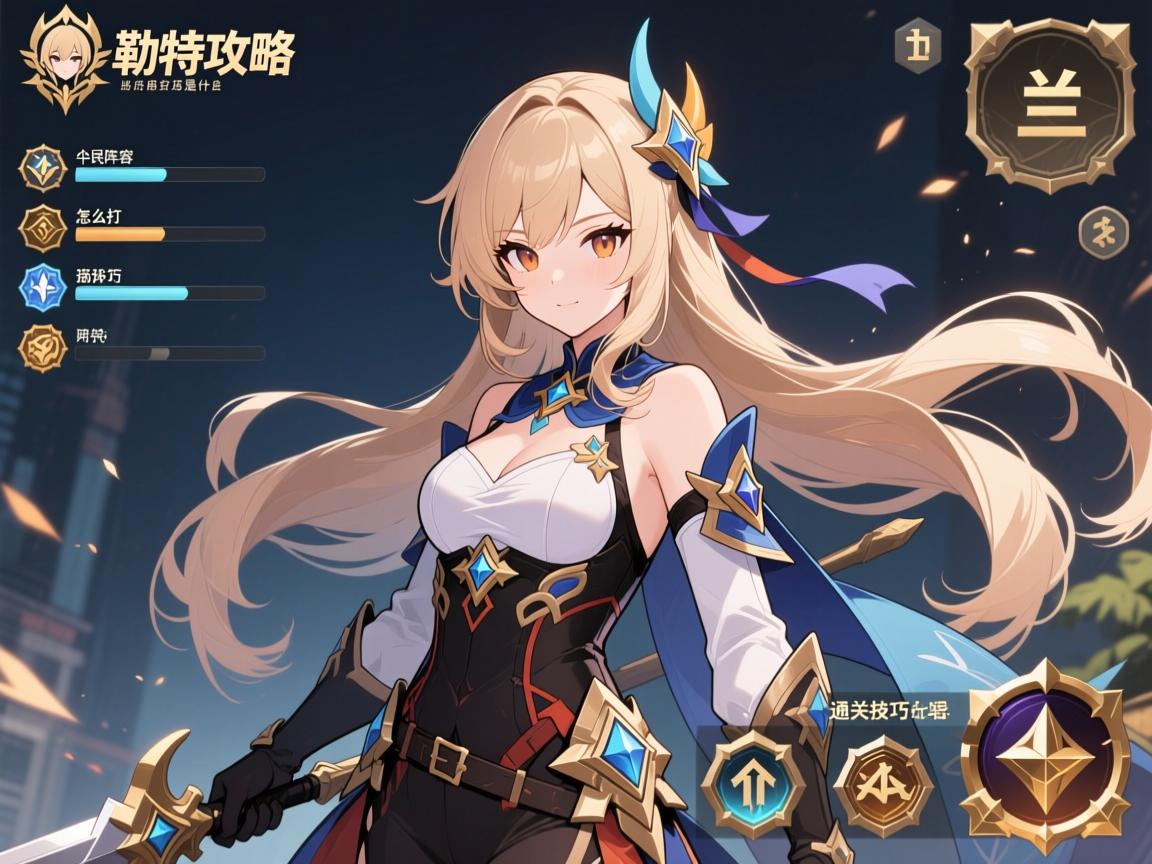Open the 怎么打 bronze badge icon

43,227
